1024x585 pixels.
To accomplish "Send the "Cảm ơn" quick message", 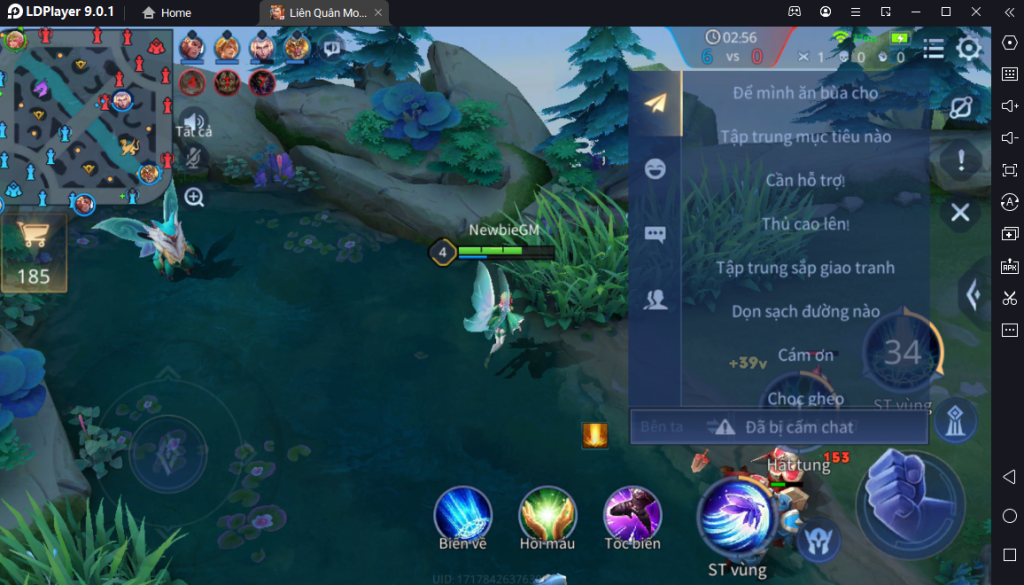I will tap(805, 355).
